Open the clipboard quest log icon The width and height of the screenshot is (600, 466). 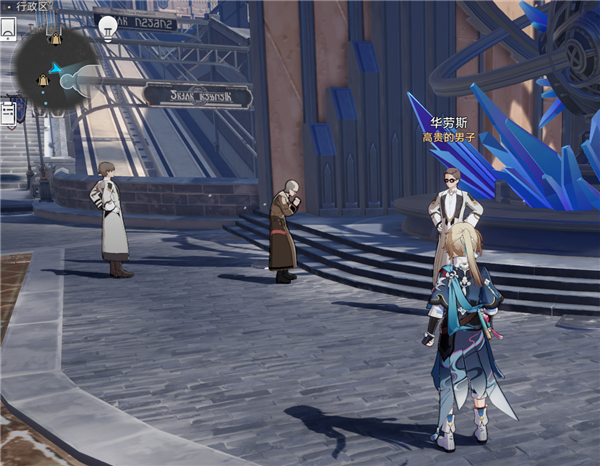click(8, 112)
